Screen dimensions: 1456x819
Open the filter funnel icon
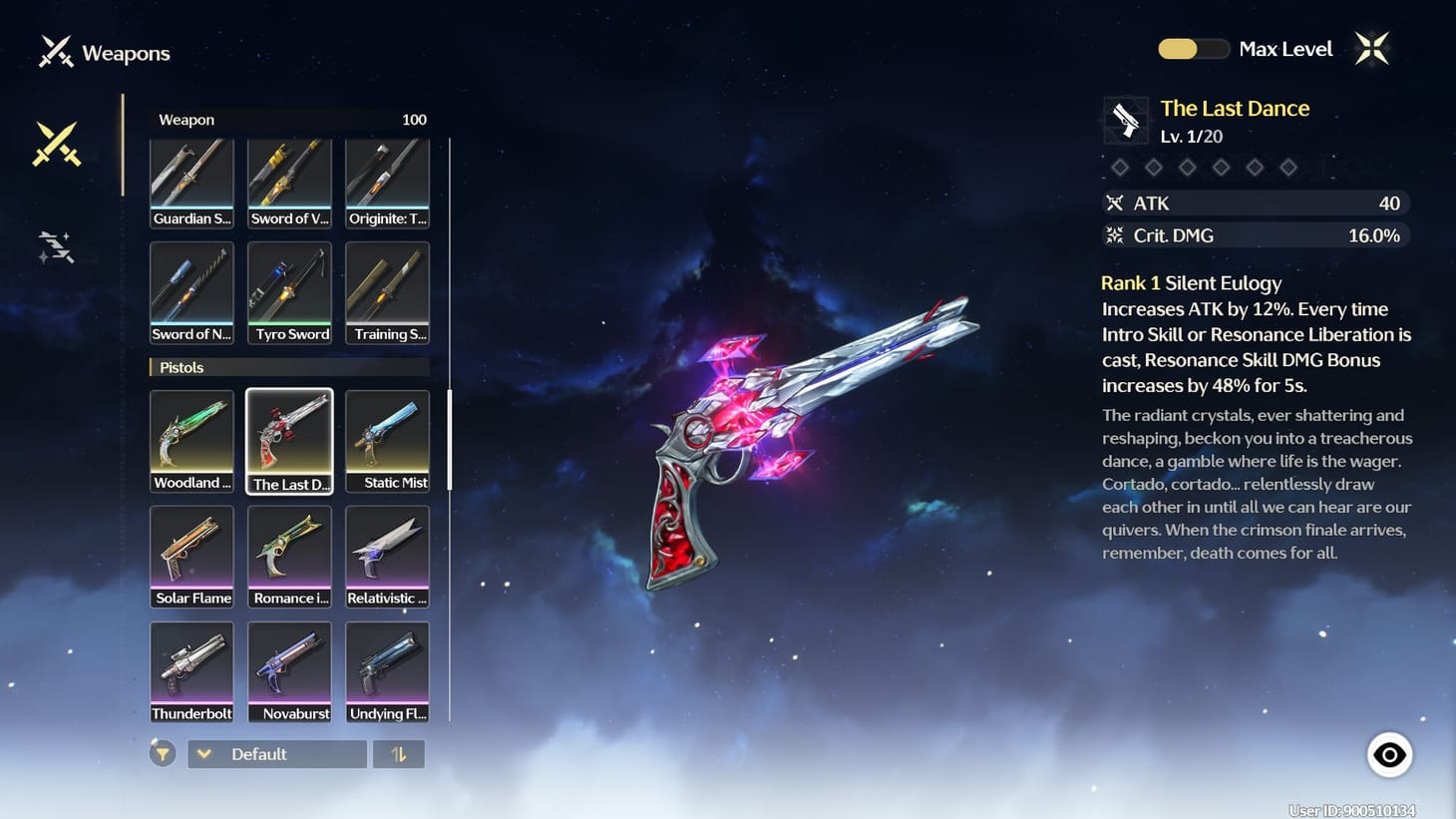point(163,753)
